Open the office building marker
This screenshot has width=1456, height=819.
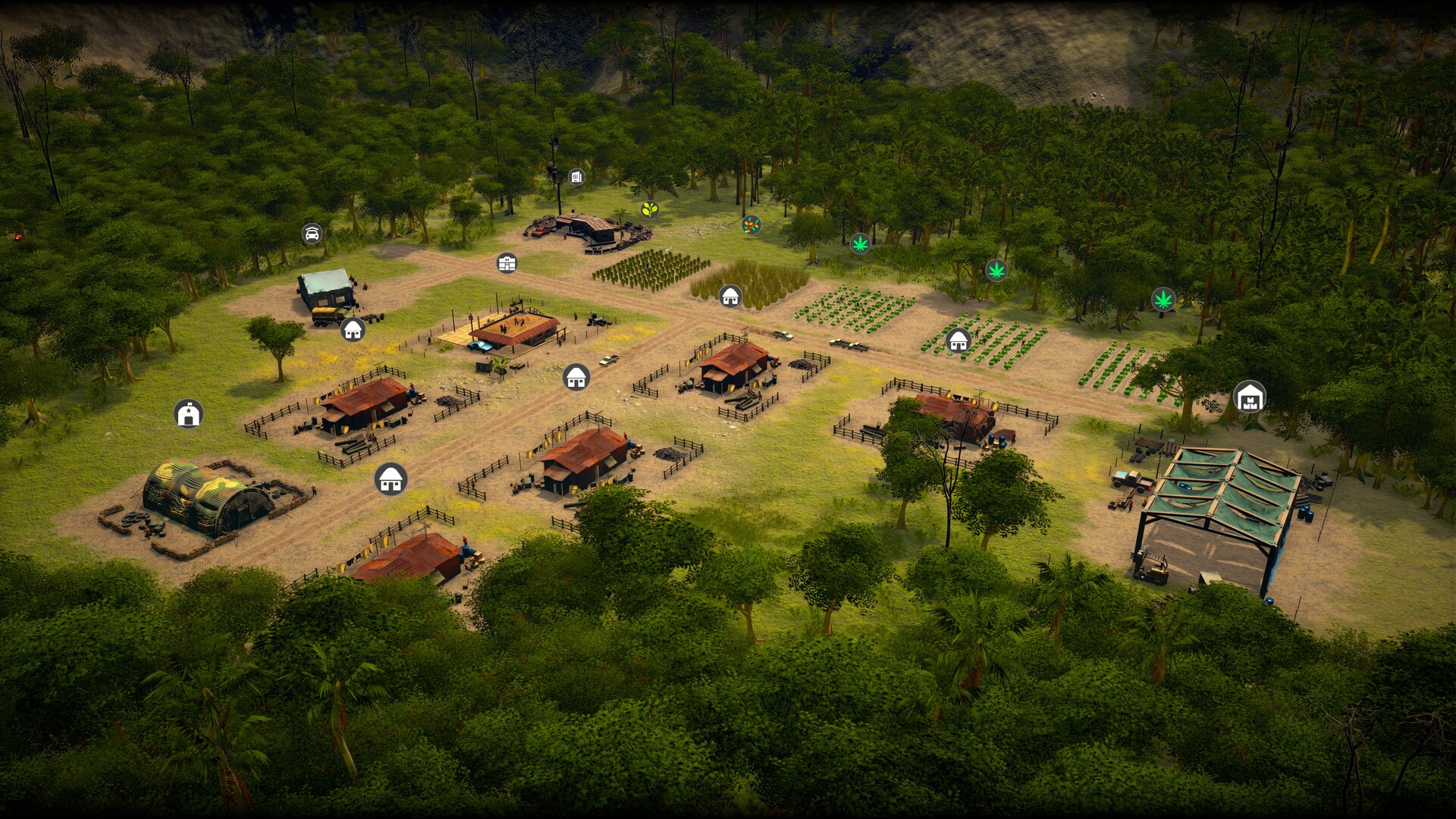[576, 177]
